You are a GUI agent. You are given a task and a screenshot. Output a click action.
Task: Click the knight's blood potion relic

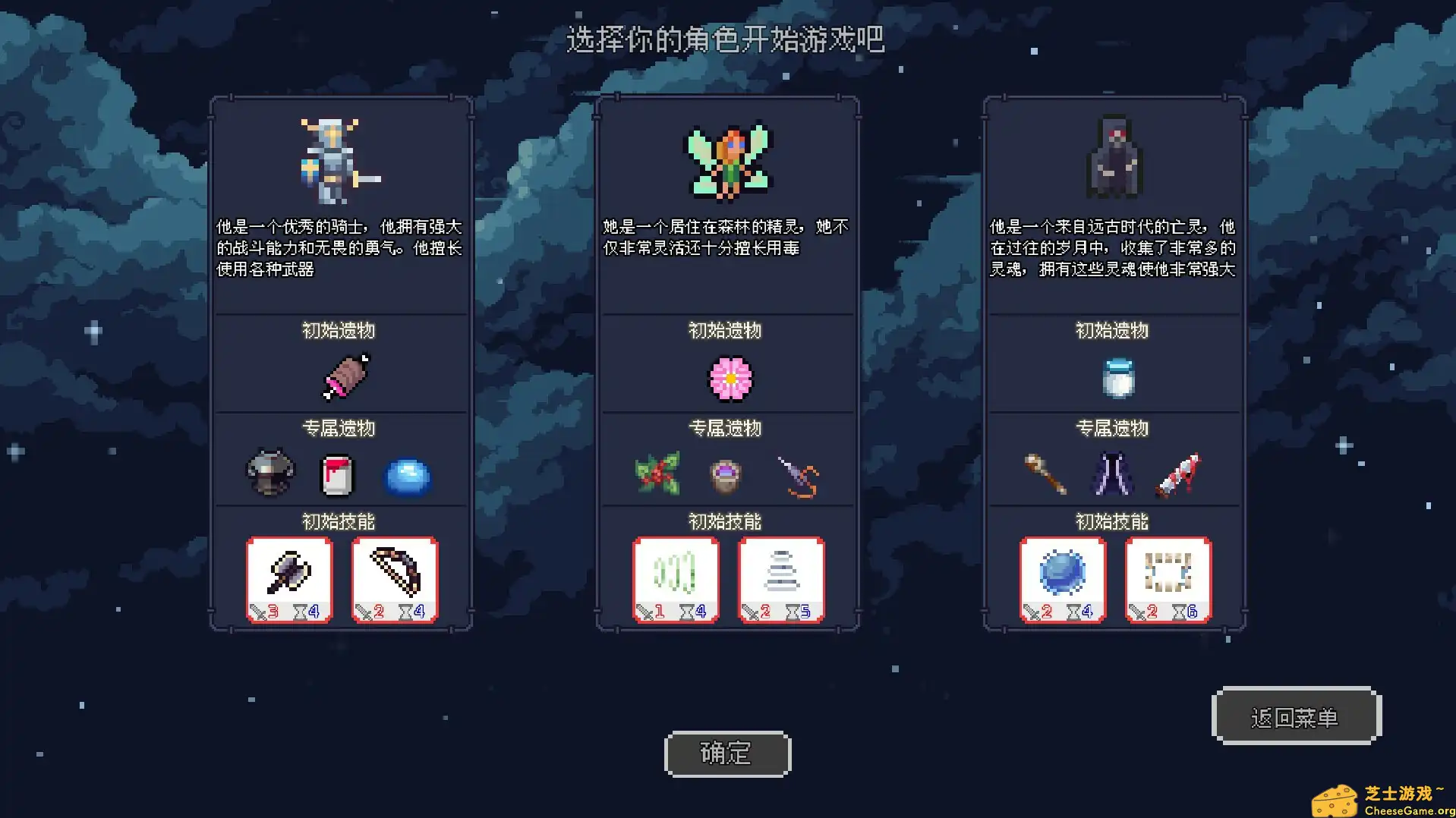(x=339, y=474)
